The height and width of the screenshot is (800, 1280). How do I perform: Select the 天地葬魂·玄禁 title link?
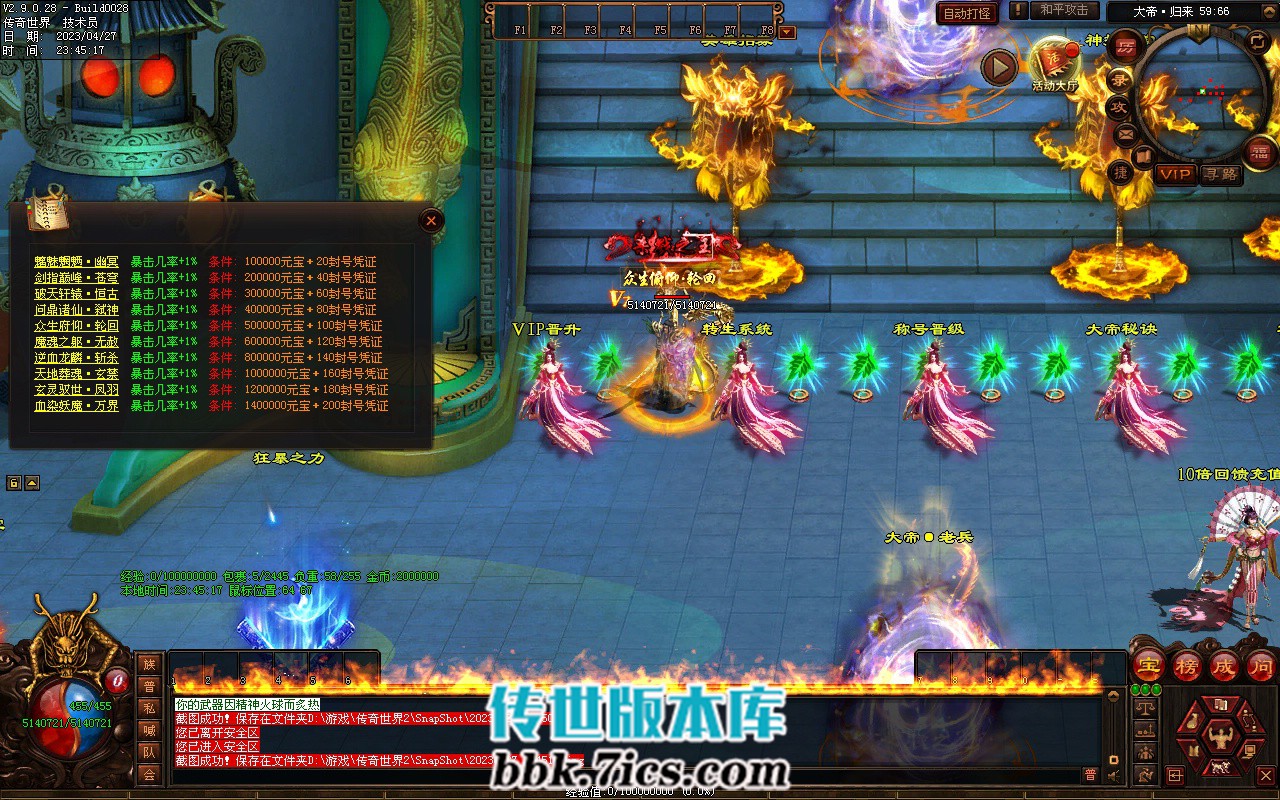click(x=77, y=374)
